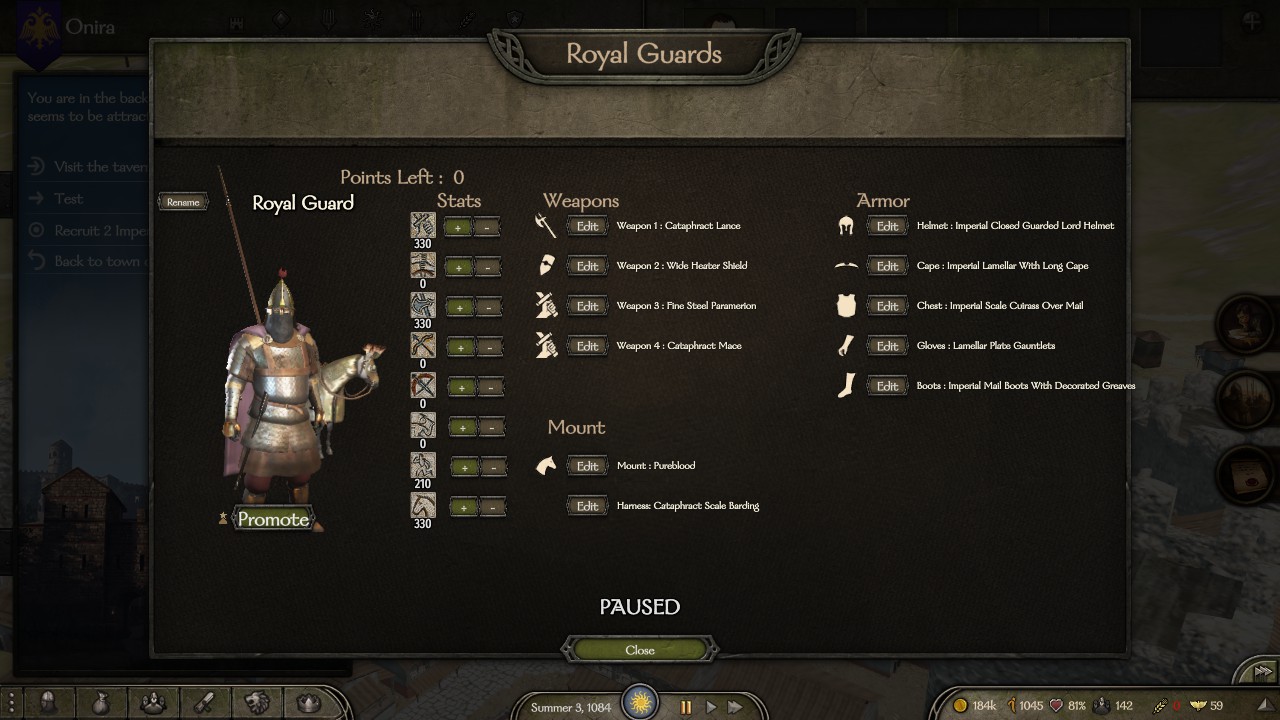Edit the Imperial Scale Cuirass chest armor
This screenshot has width=1280, height=720.
pos(887,306)
